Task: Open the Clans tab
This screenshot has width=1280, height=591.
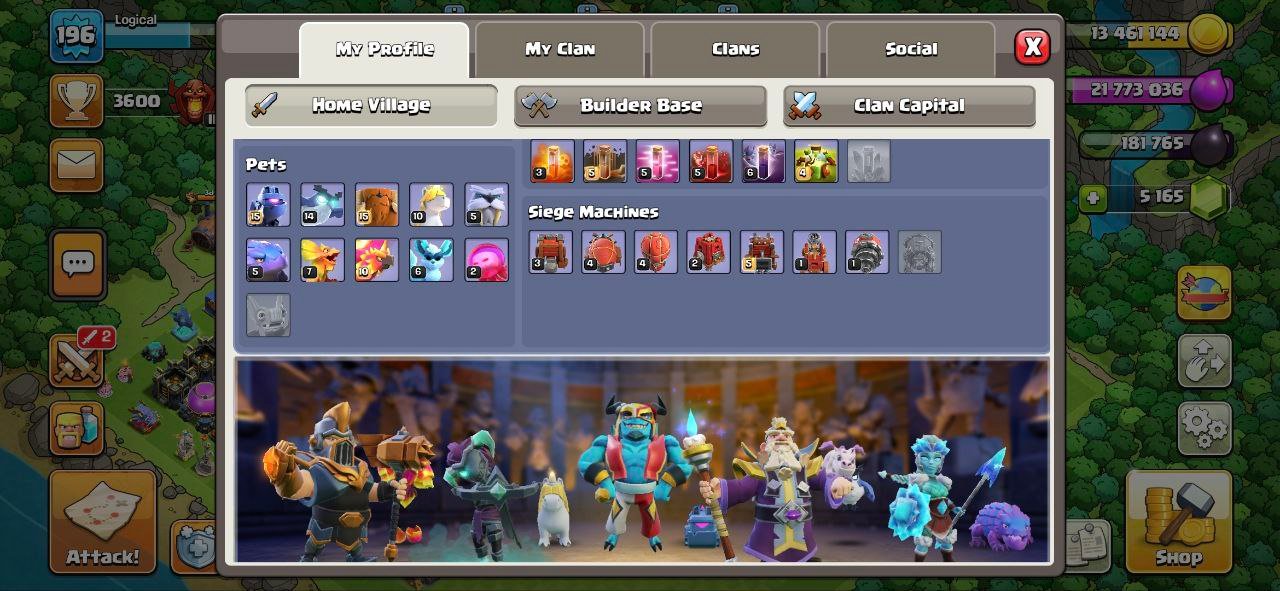Action: [735, 49]
